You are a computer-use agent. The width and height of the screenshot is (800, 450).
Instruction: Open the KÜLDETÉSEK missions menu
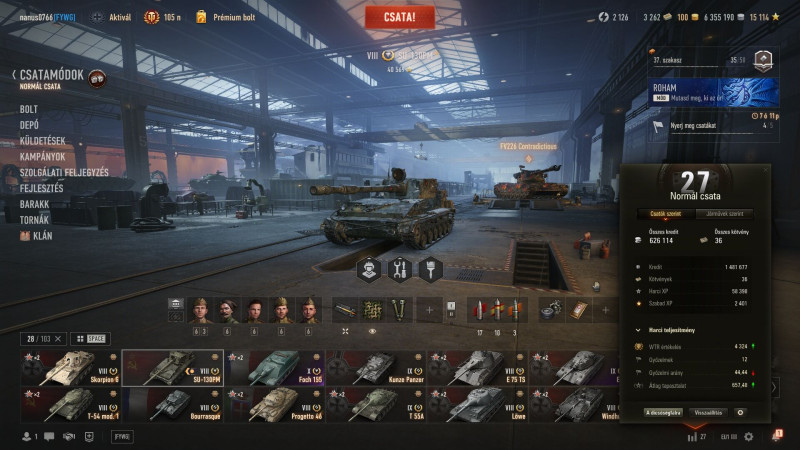pyautogui.click(x=42, y=141)
